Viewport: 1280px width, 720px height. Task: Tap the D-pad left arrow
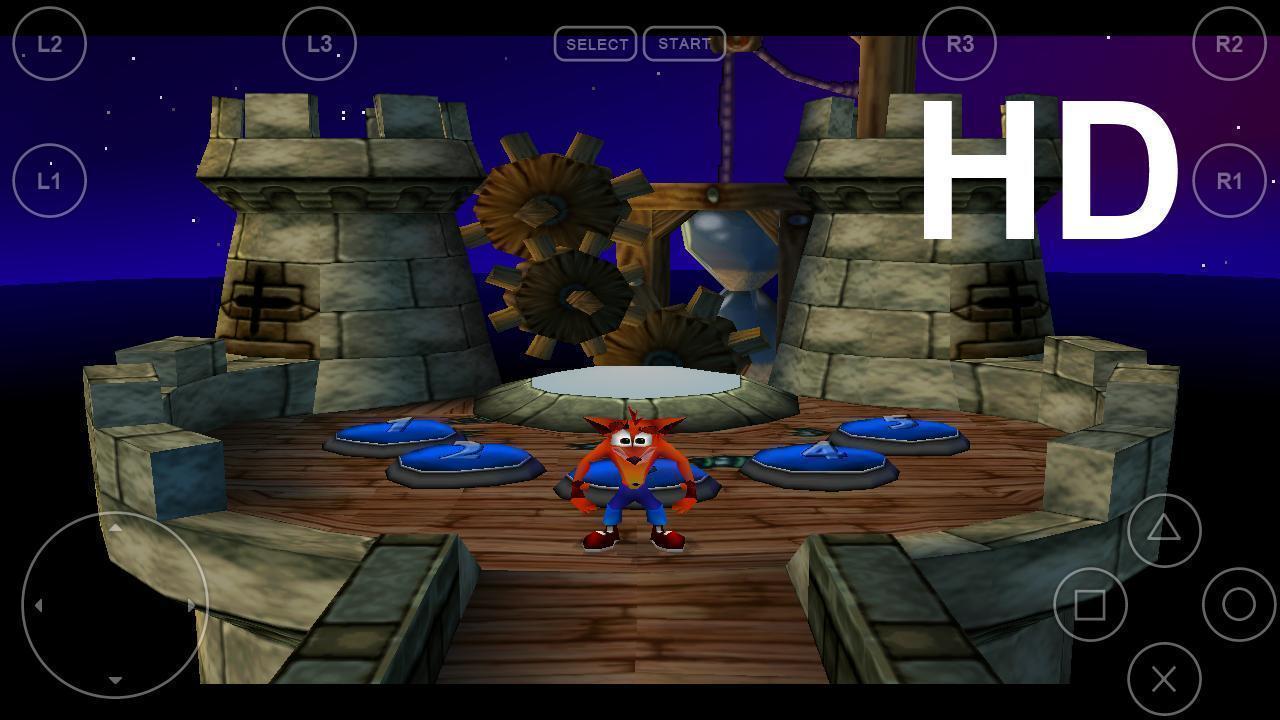coord(38,605)
